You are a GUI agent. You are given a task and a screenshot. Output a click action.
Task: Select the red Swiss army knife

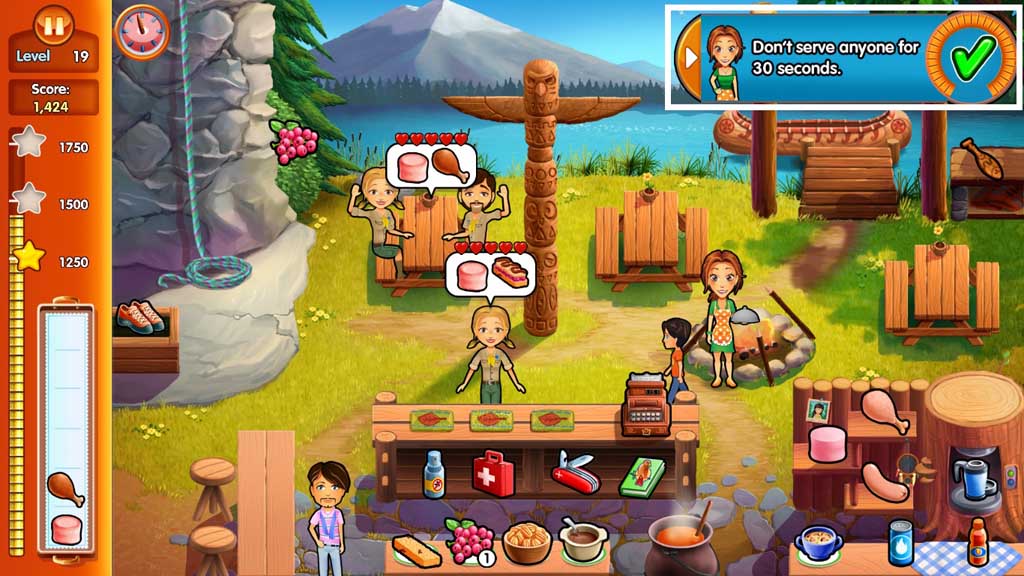pos(574,472)
